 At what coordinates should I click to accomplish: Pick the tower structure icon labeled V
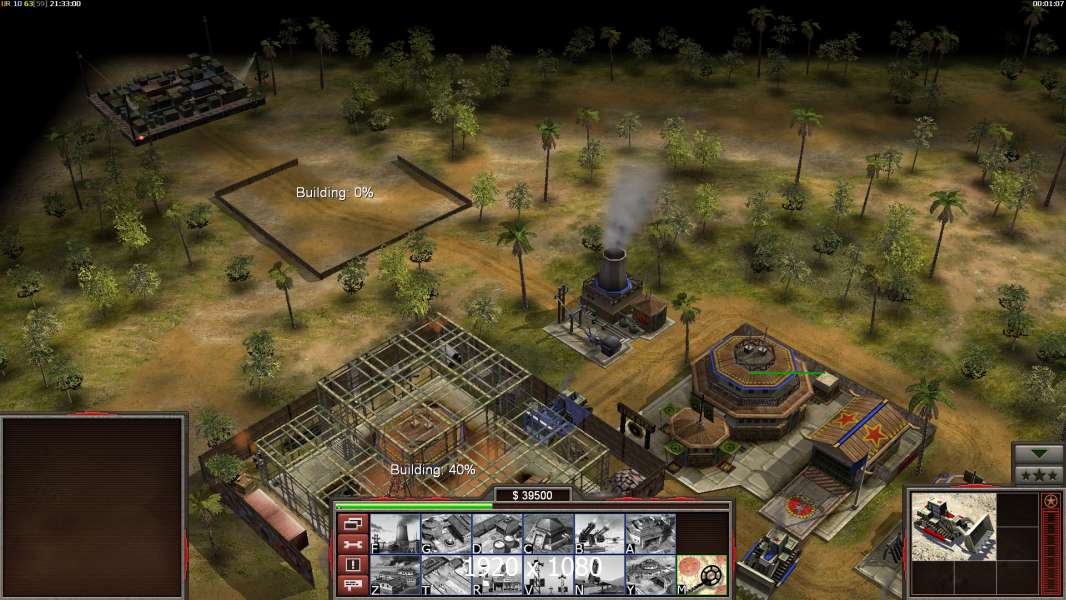click(548, 575)
